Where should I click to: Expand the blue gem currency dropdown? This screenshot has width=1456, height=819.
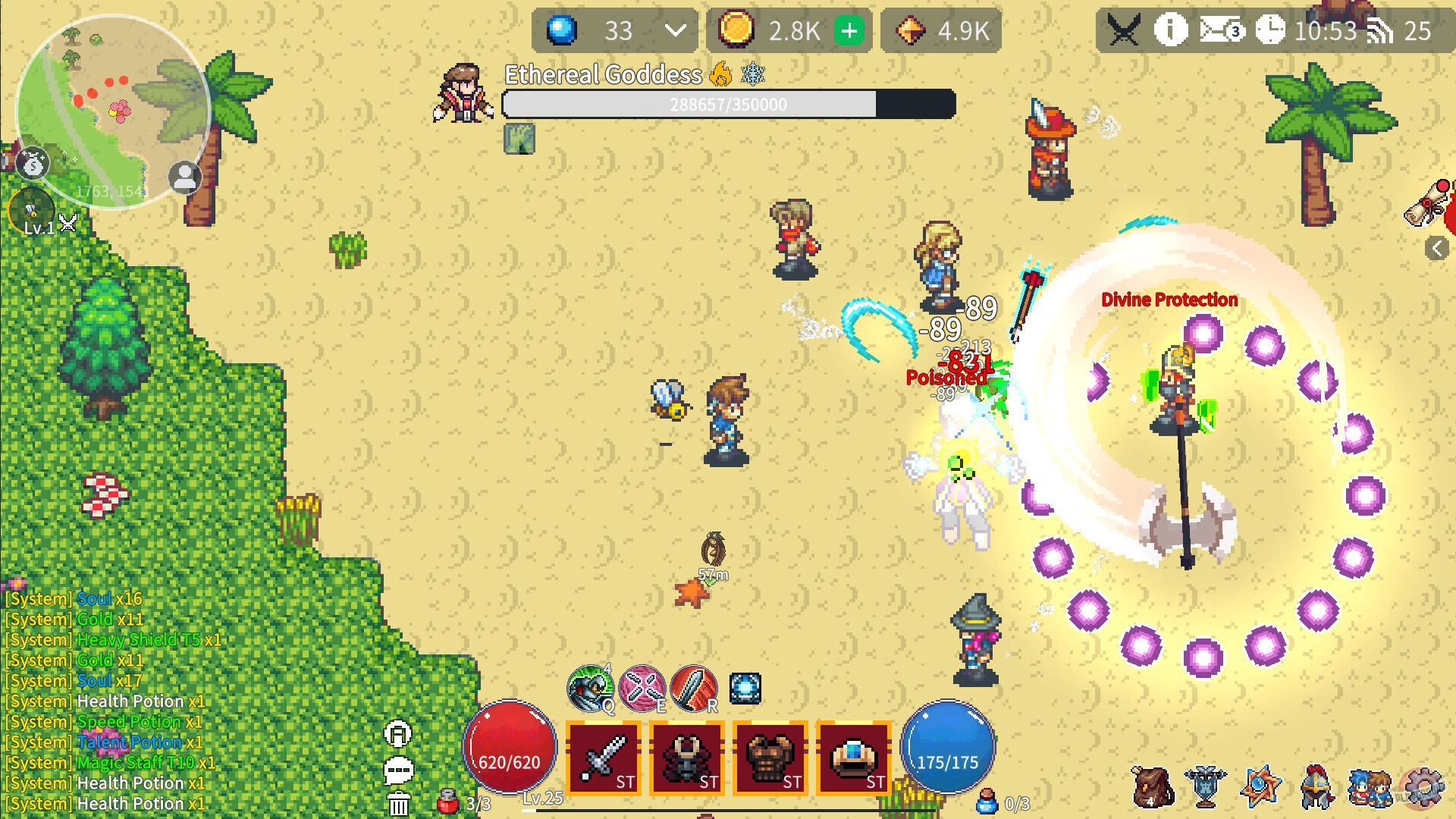click(x=673, y=31)
